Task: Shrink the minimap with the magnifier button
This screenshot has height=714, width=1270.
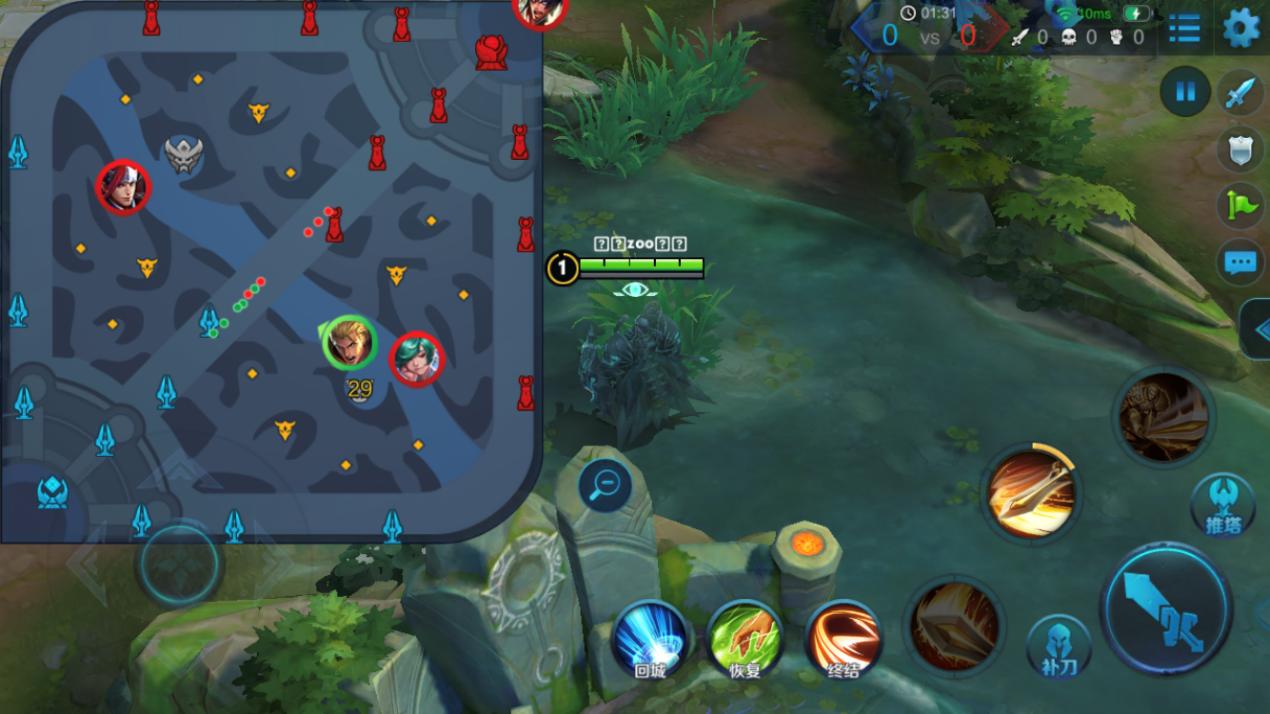Action: pyautogui.click(x=605, y=486)
